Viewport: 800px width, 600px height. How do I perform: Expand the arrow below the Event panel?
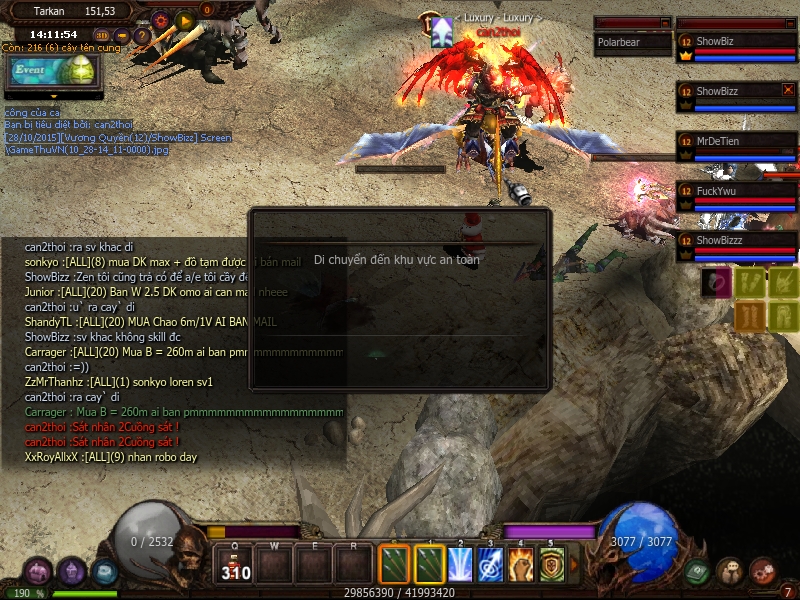[x=53, y=96]
